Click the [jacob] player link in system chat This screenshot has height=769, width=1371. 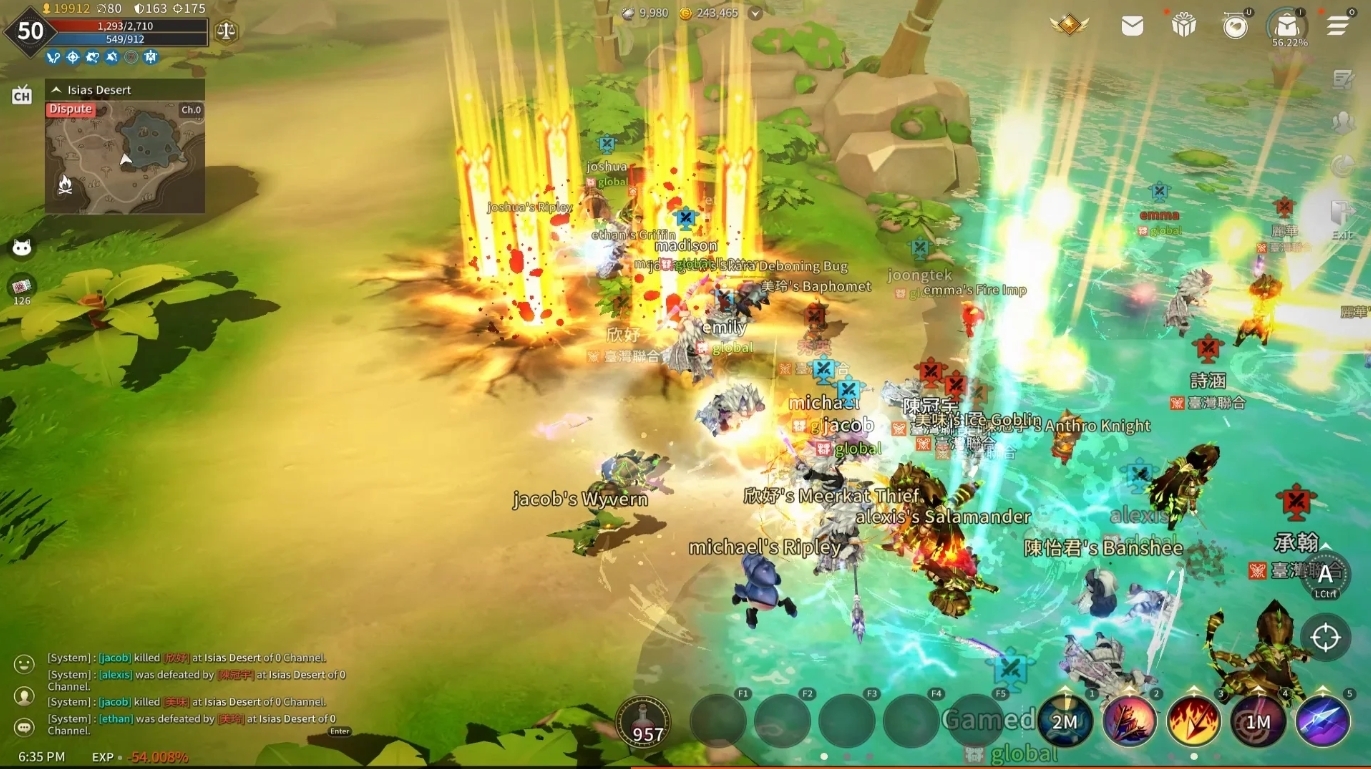tap(113, 657)
